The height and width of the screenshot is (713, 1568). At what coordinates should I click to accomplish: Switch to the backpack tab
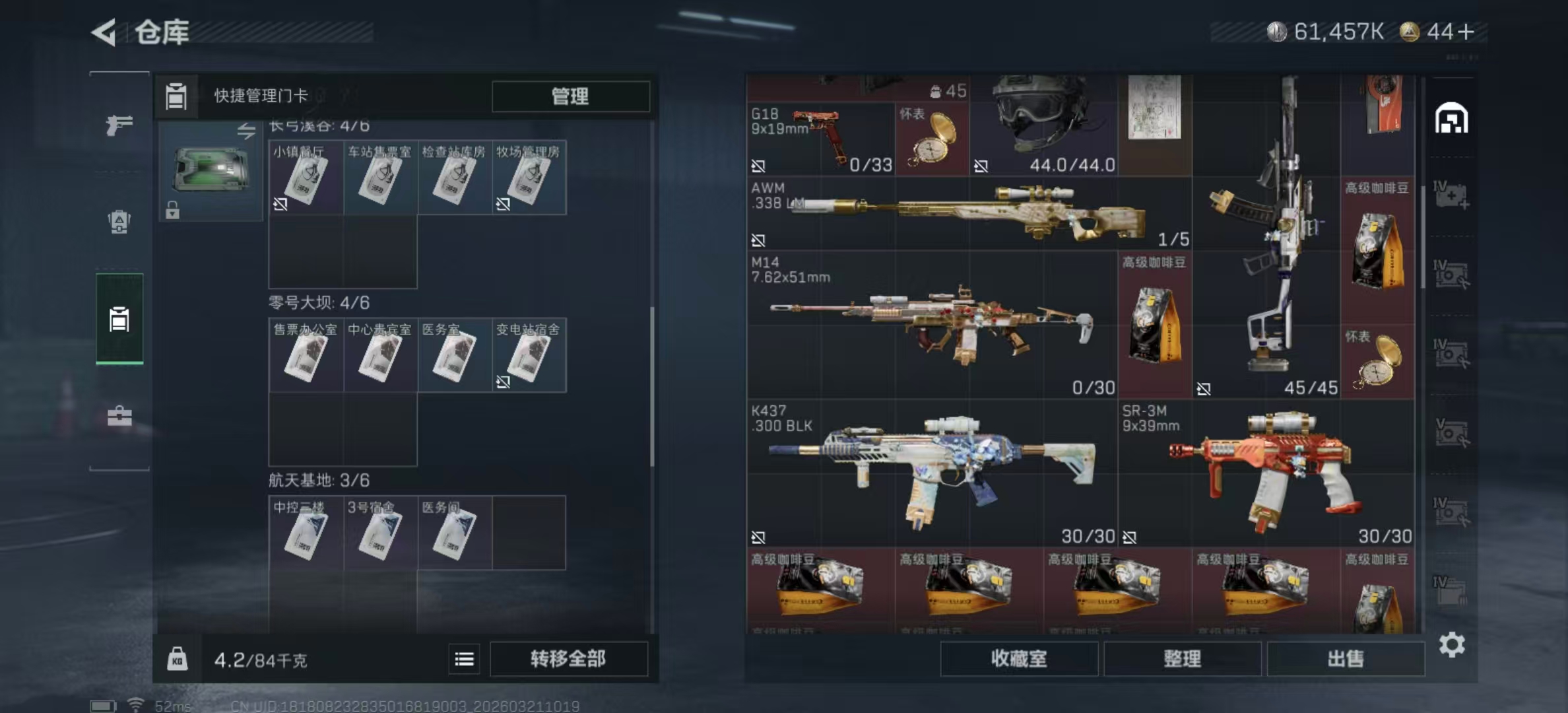[x=119, y=222]
